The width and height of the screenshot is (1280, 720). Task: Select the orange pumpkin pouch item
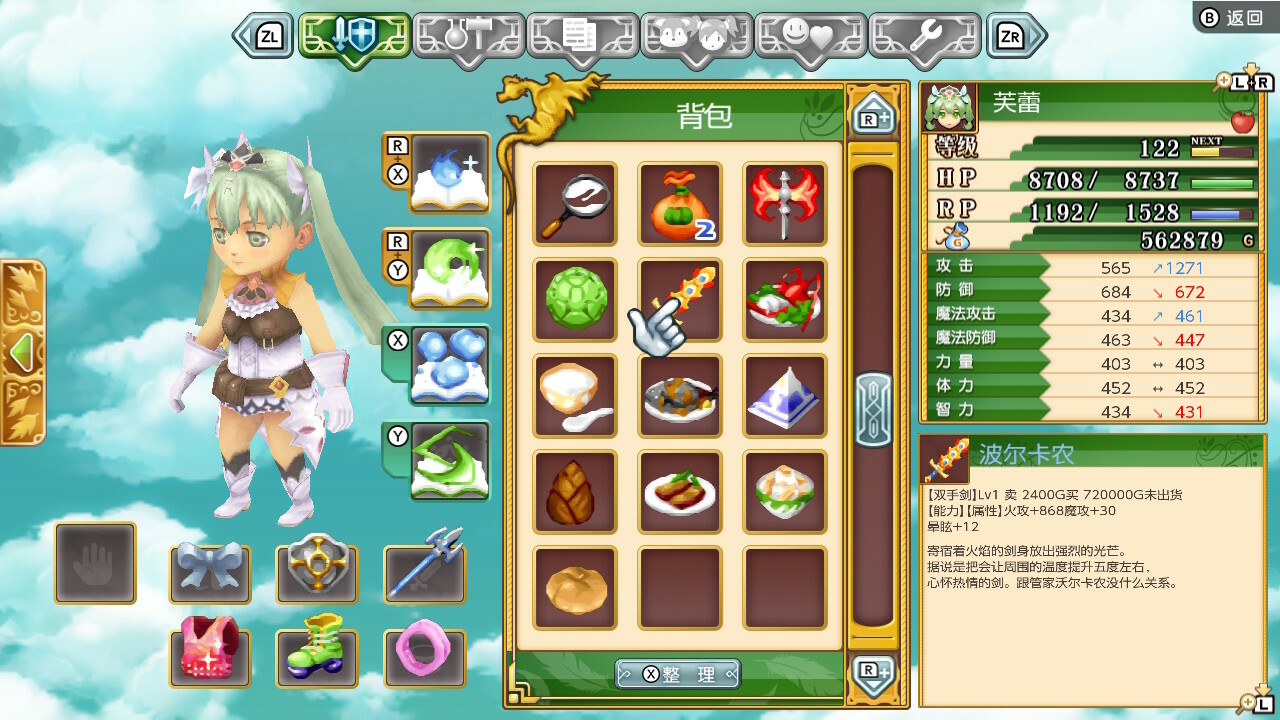coord(680,204)
